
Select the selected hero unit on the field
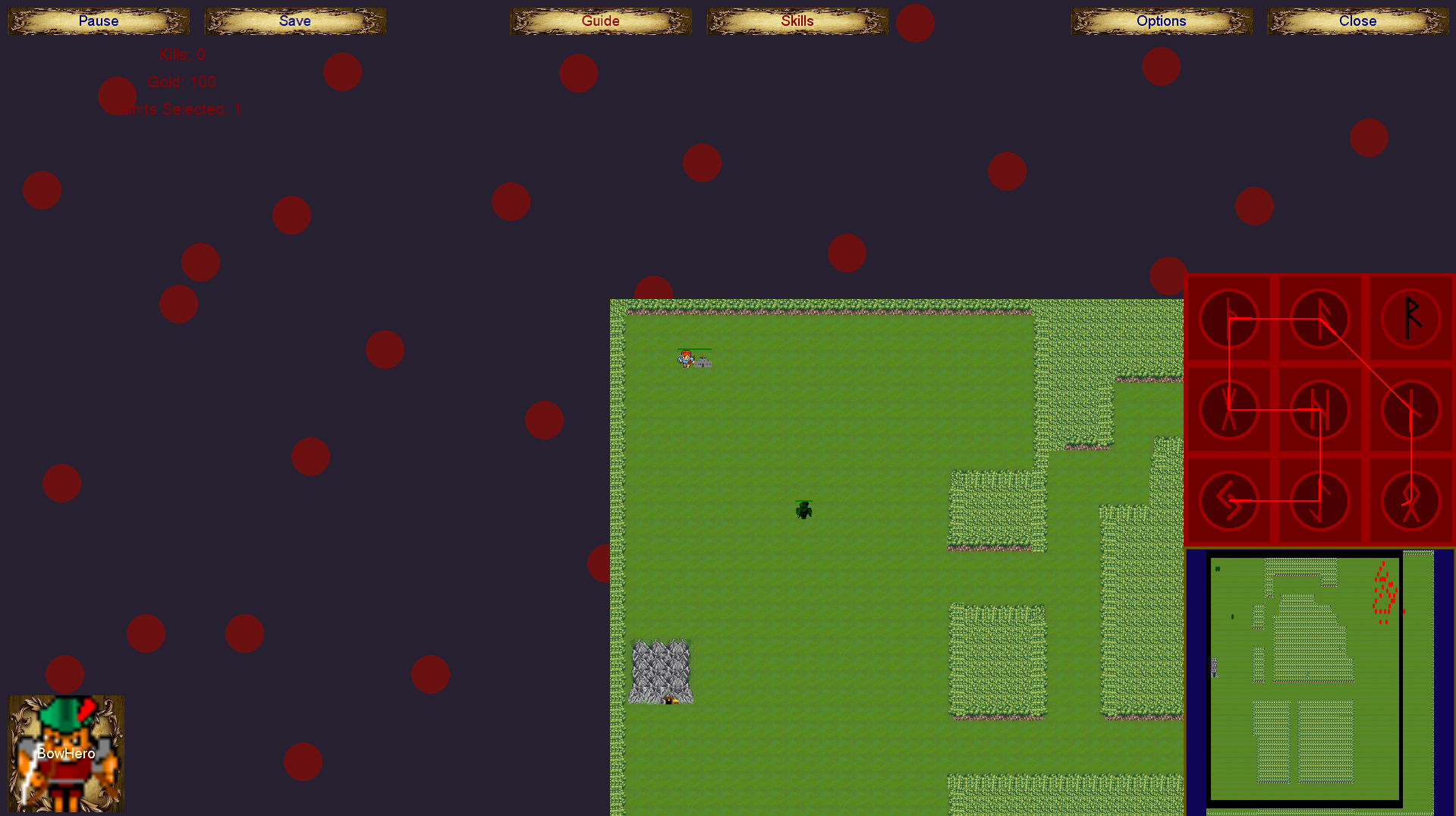(686, 358)
